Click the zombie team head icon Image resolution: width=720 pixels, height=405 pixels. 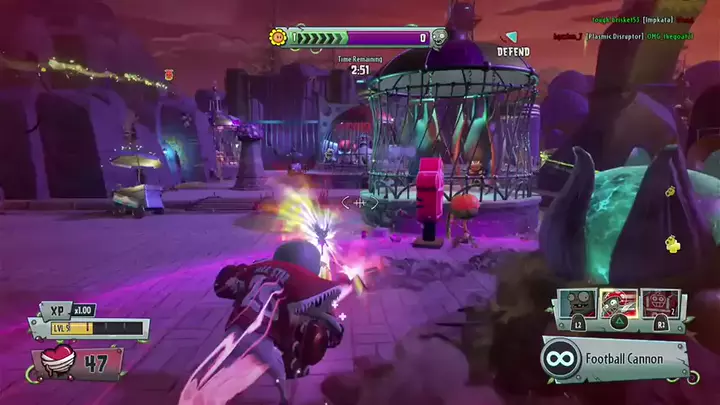(x=439, y=39)
